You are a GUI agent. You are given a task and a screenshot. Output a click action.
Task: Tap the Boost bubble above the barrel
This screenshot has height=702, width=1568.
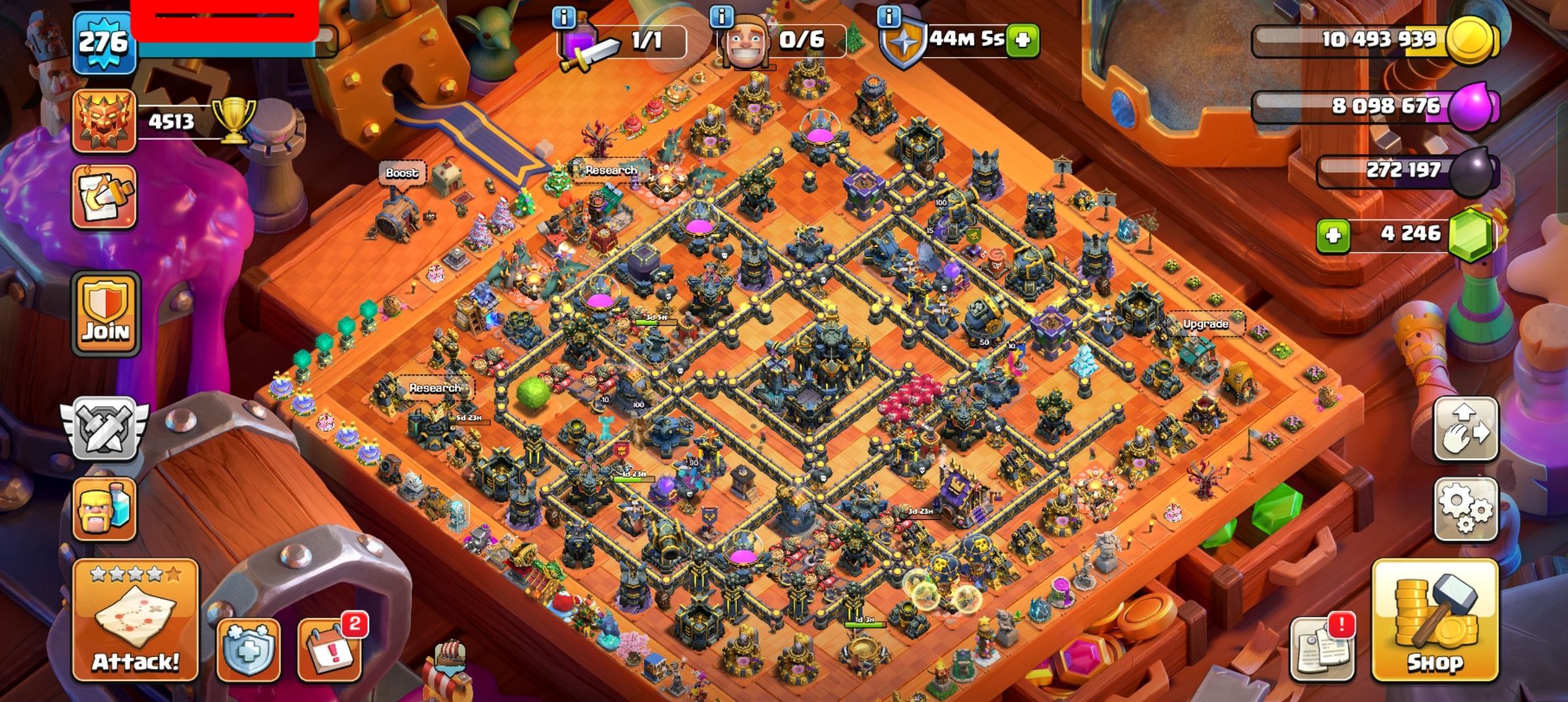point(401,174)
